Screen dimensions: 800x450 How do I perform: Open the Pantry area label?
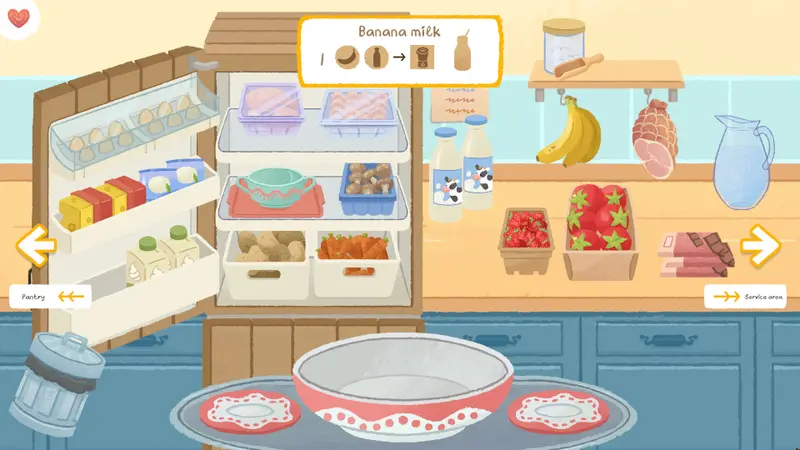pos(50,296)
